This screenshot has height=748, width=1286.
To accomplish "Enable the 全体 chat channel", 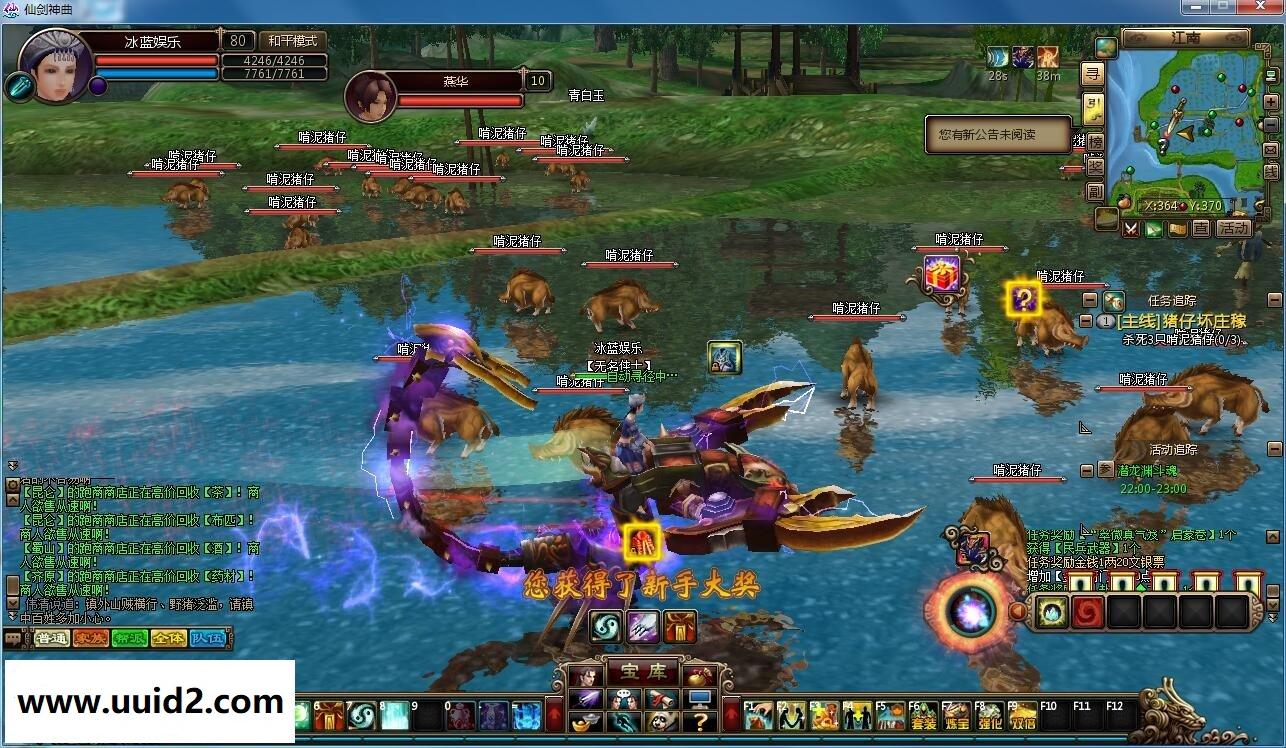I will (169, 638).
